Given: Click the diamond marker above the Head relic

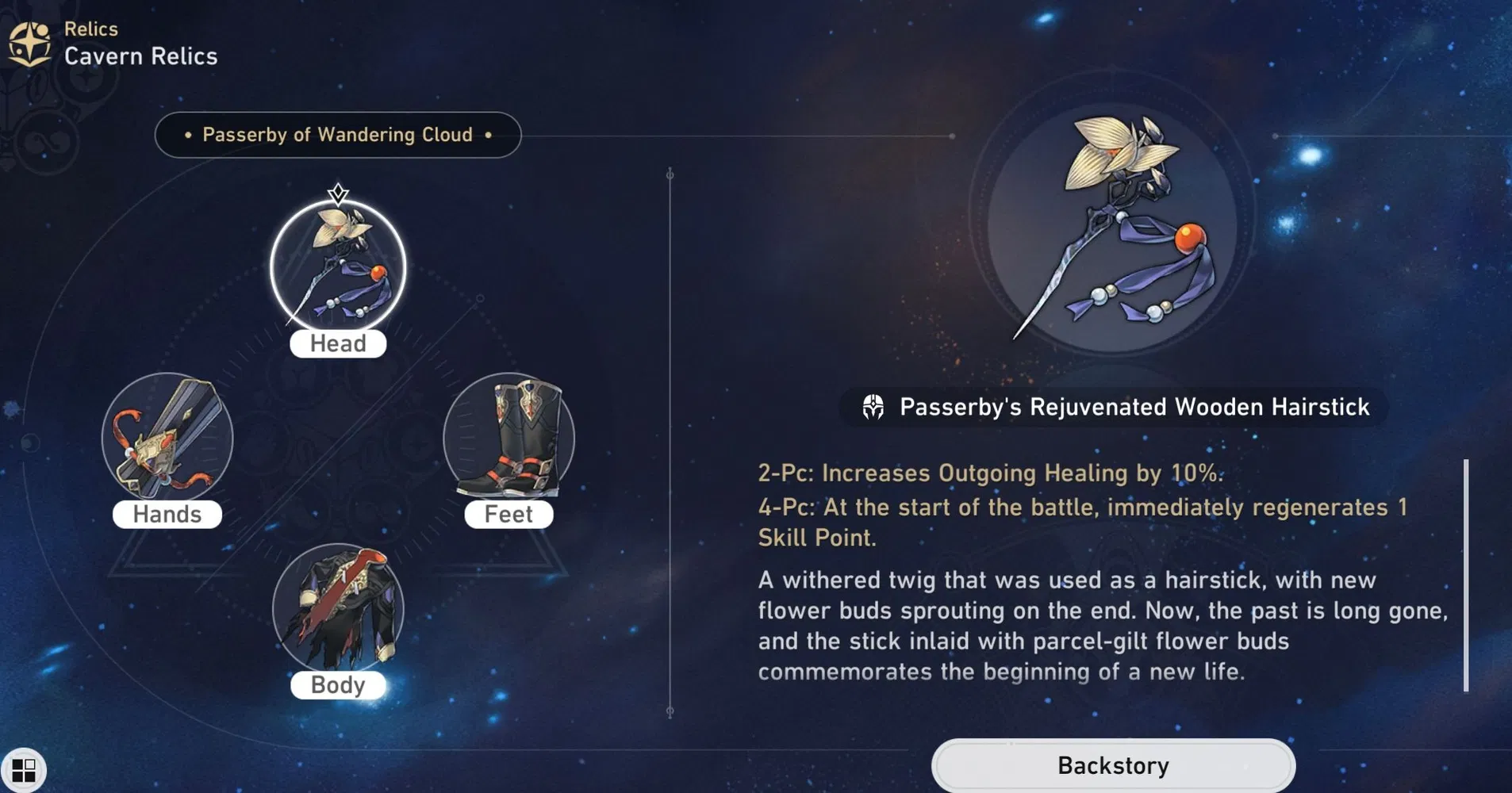Looking at the screenshot, I should tap(338, 191).
